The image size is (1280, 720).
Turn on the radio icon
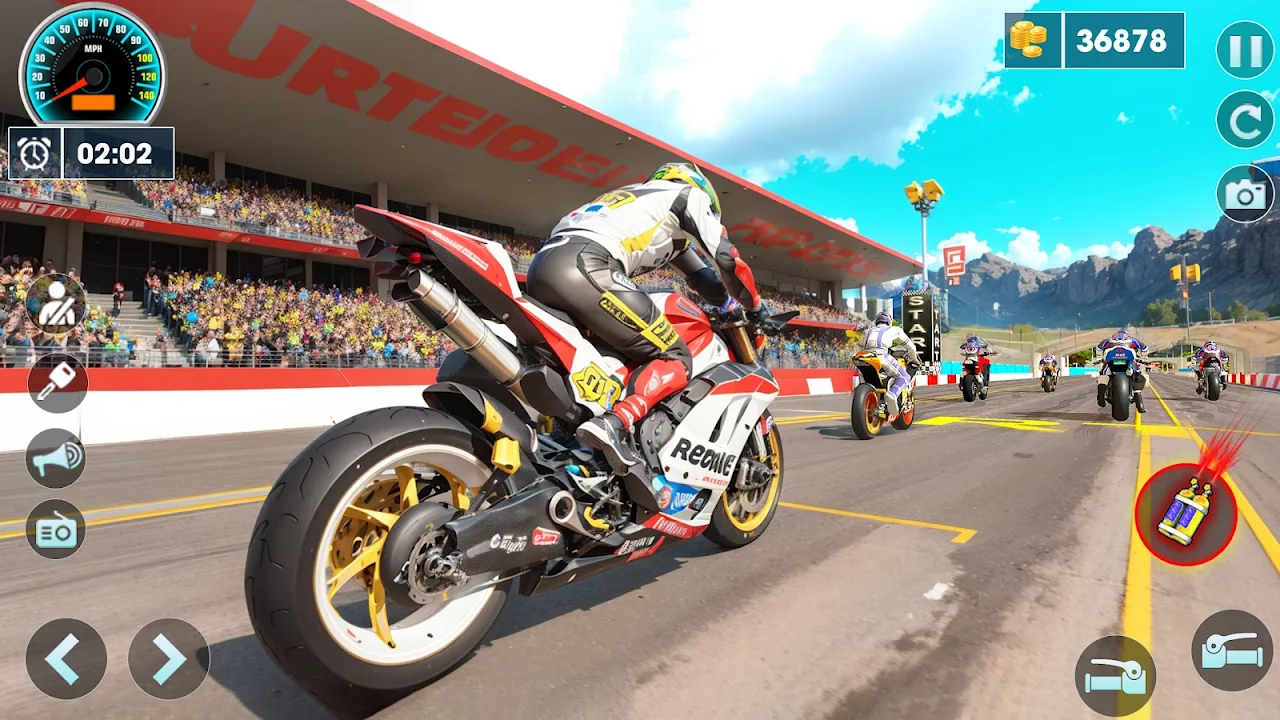56,529
